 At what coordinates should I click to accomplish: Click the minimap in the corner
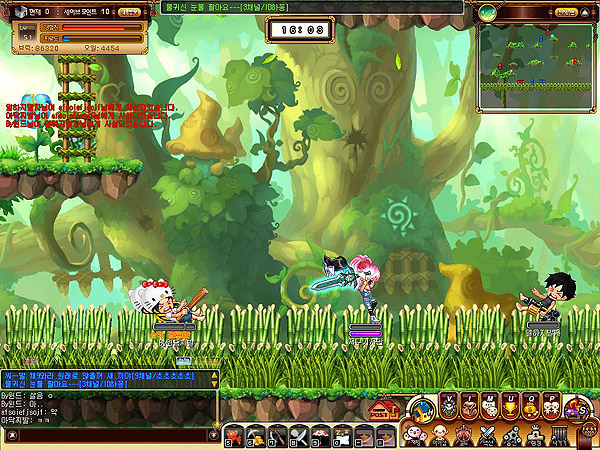point(537,56)
